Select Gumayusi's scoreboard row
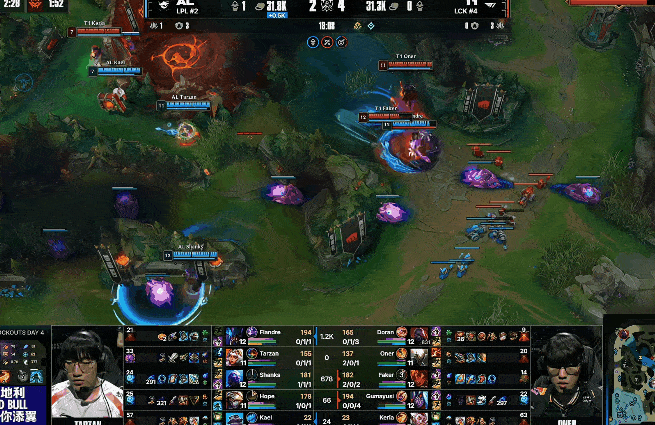Screen dimensions: 655x425 pos(400,397)
